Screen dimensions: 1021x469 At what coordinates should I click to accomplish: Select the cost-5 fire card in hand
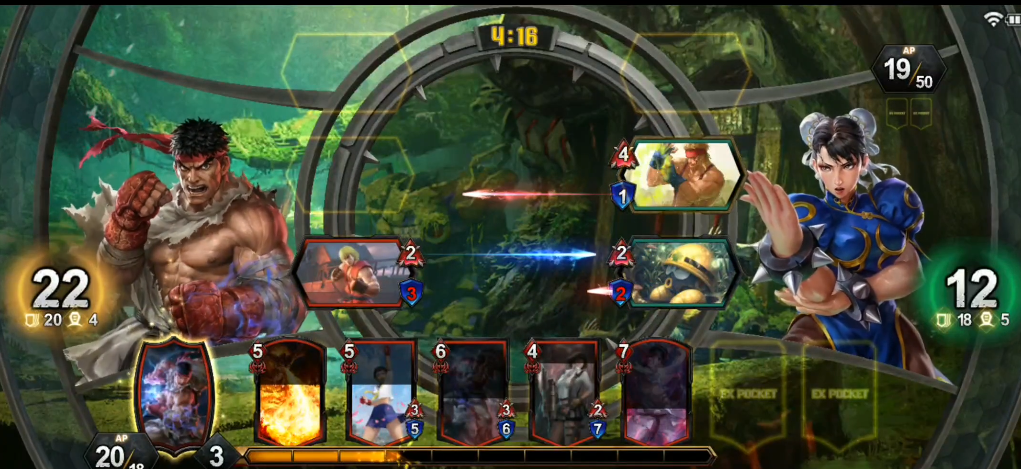coord(290,394)
